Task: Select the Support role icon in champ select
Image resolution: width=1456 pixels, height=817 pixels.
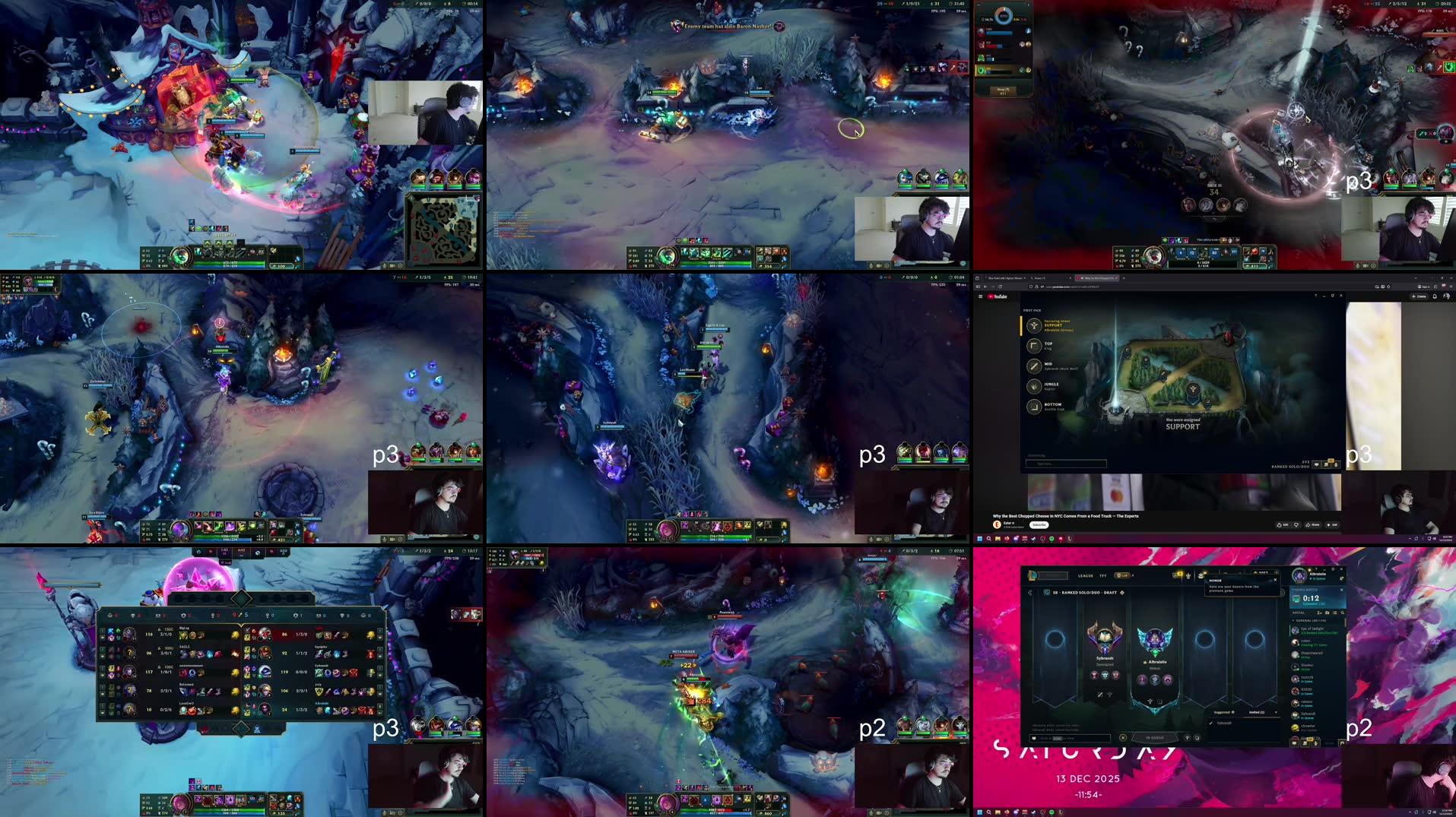Action: [x=1034, y=326]
